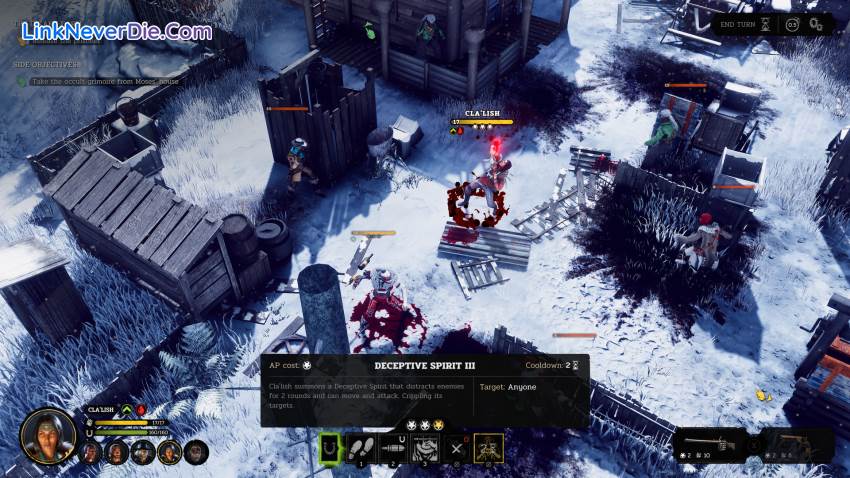Visit the LinkNeverDie.Com watermark link

tap(115, 31)
